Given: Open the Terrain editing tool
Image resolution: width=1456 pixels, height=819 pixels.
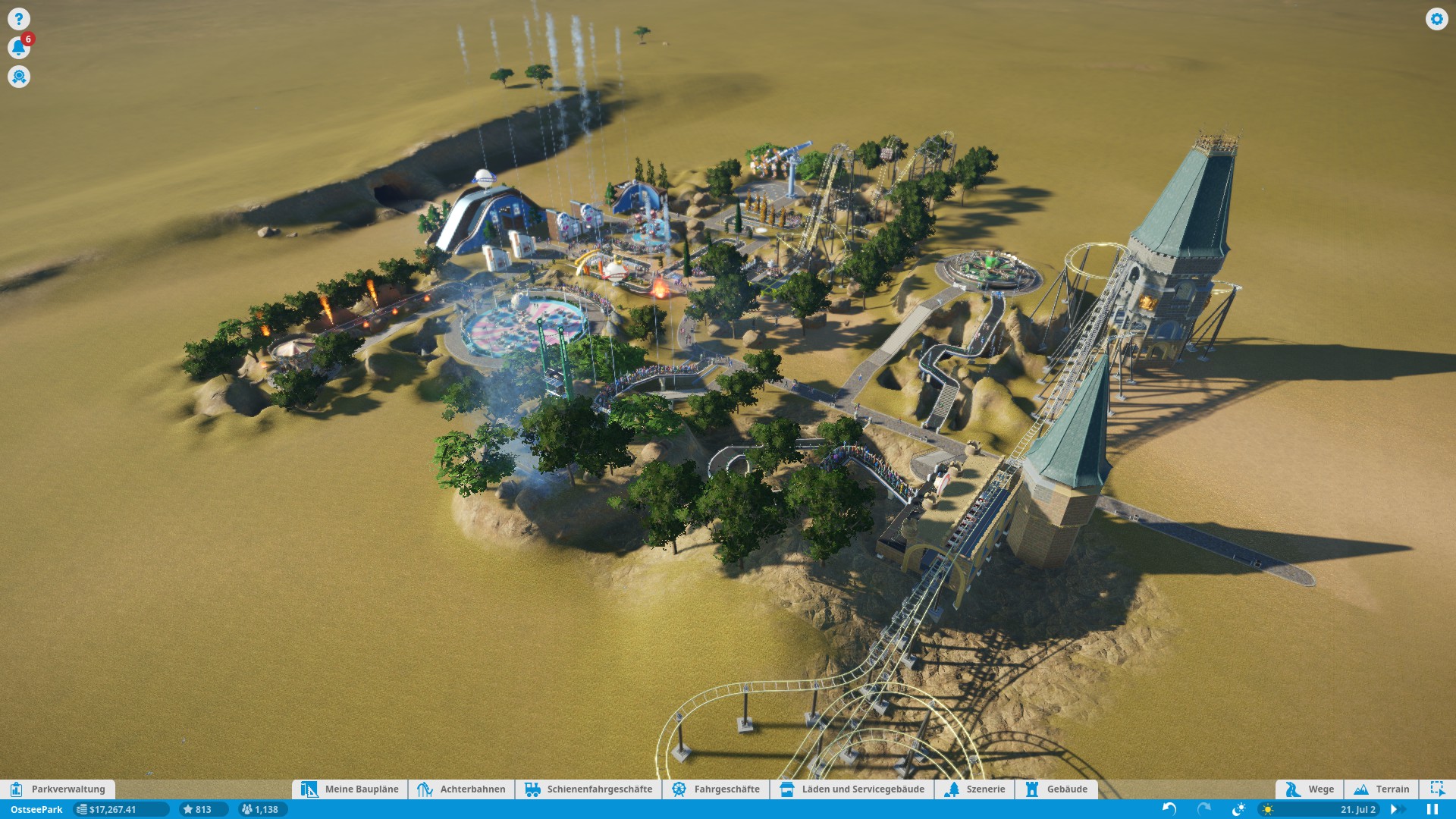Looking at the screenshot, I should (x=1382, y=789).
